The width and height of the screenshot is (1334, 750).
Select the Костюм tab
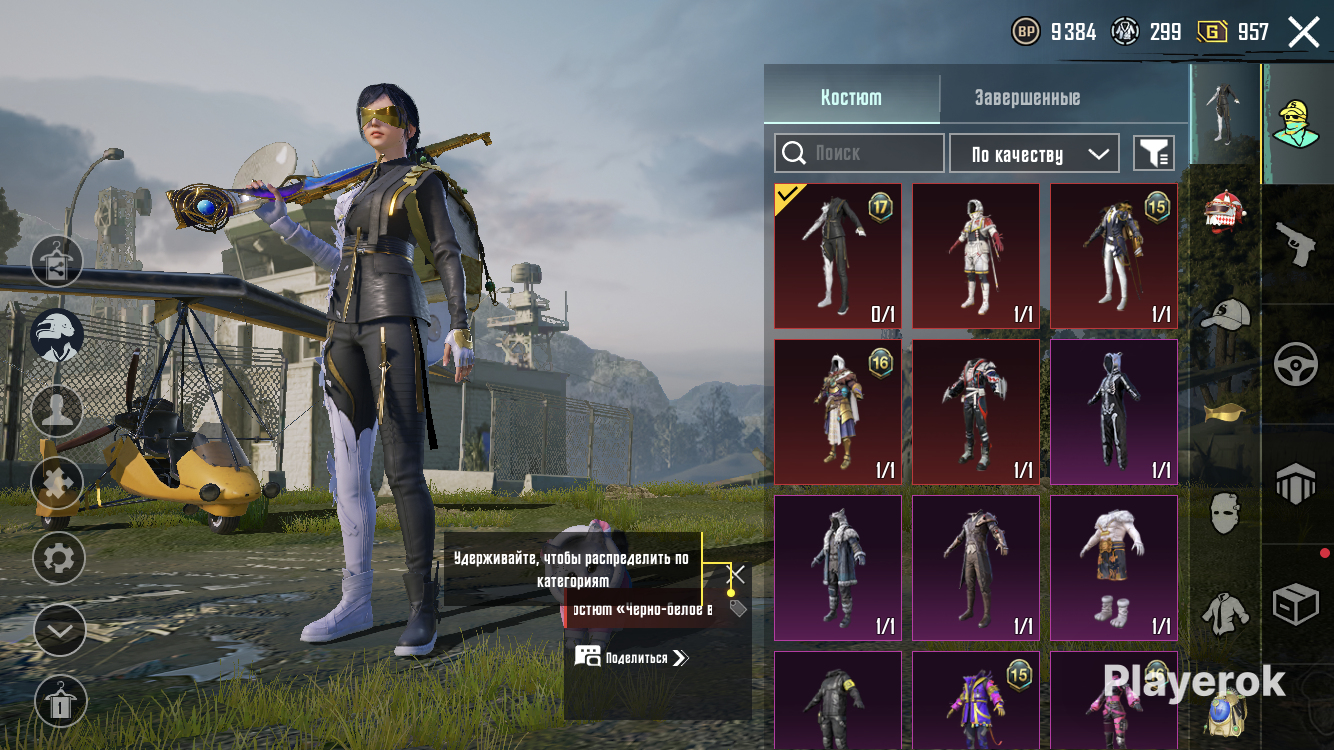click(x=851, y=98)
